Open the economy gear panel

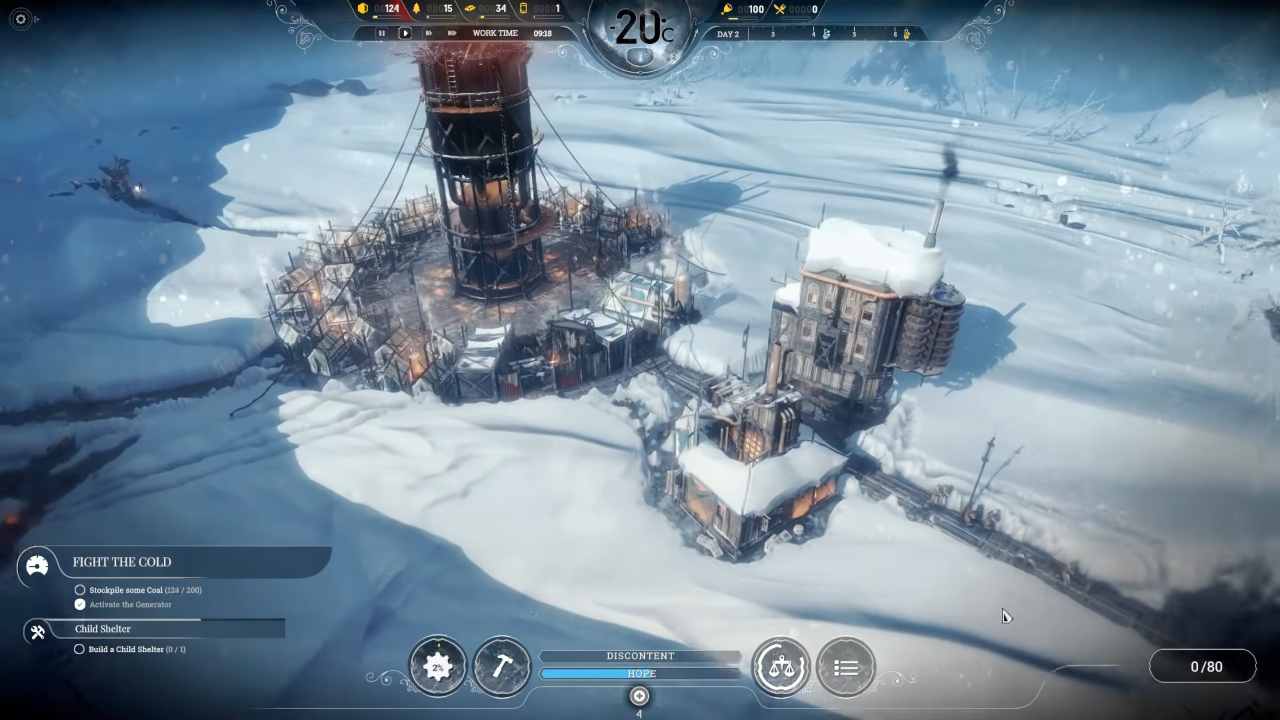pyautogui.click(x=438, y=666)
